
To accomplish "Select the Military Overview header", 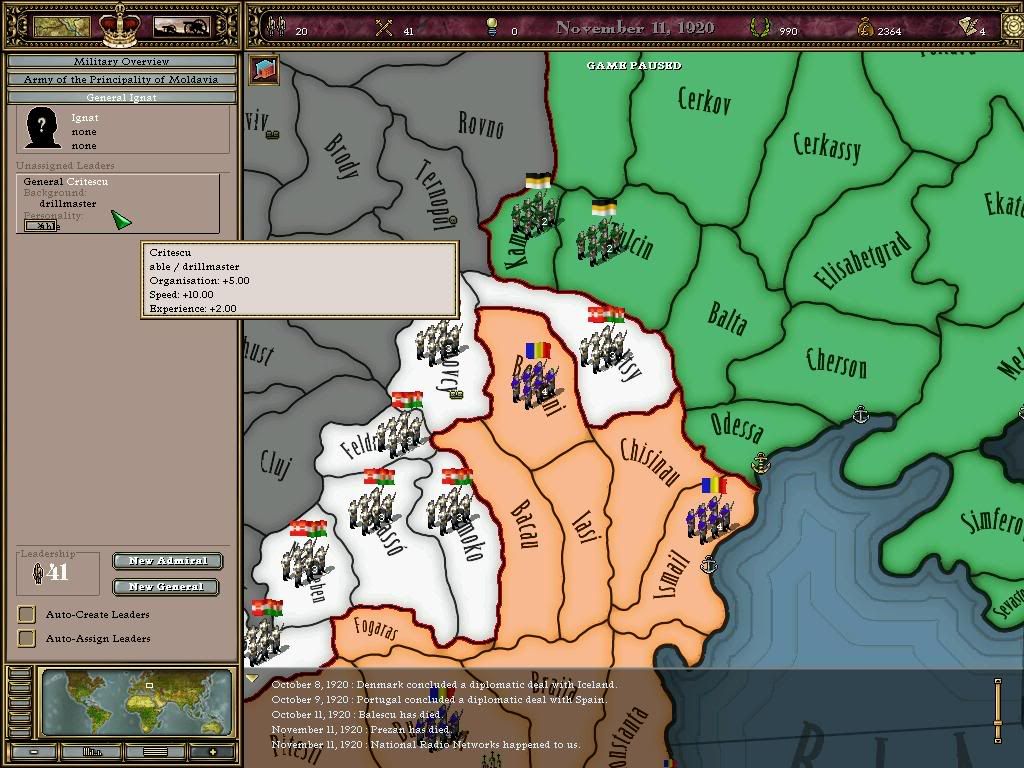I will [x=122, y=62].
